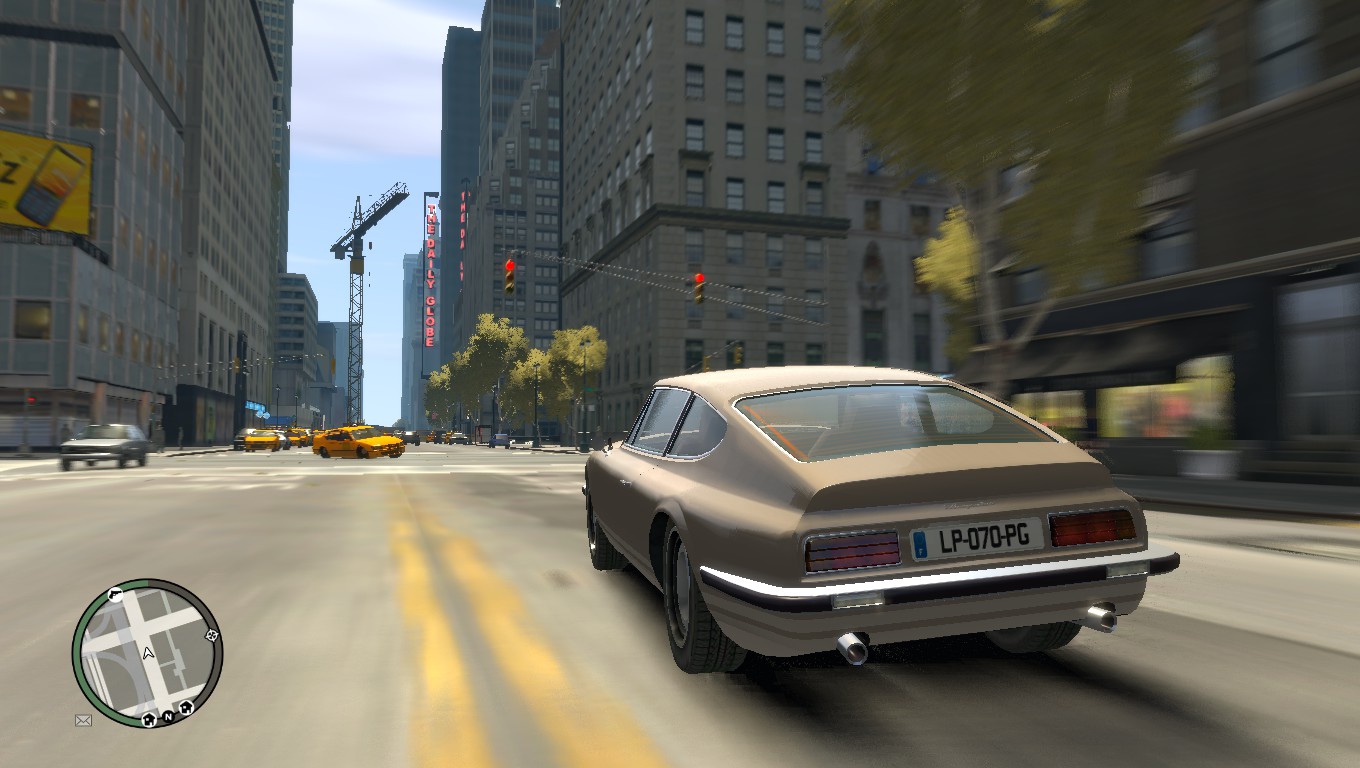Click the player arrow on the radar
The width and height of the screenshot is (1360, 768).
pos(148,653)
